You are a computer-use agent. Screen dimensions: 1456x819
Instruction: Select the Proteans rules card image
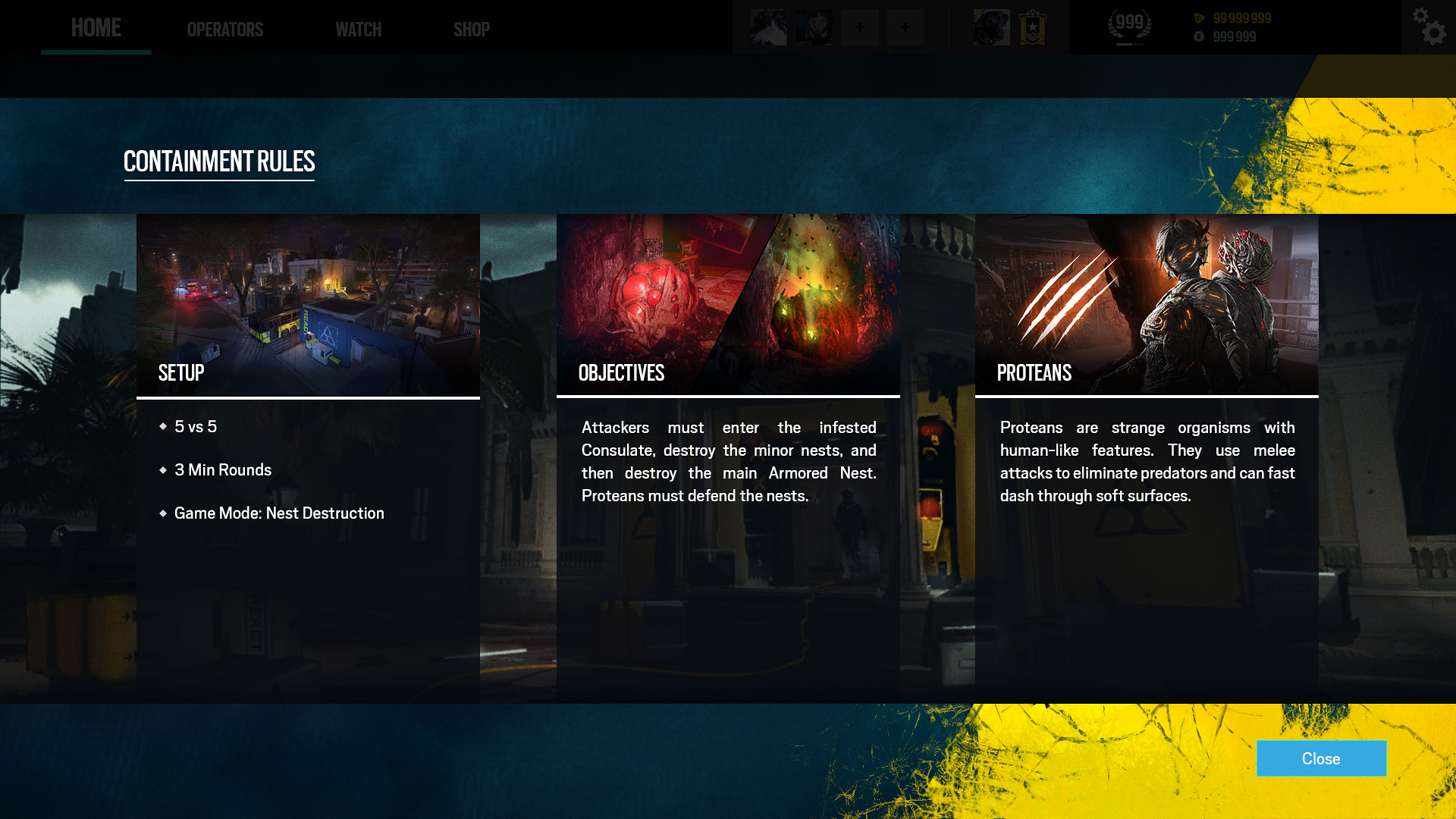tap(1147, 305)
